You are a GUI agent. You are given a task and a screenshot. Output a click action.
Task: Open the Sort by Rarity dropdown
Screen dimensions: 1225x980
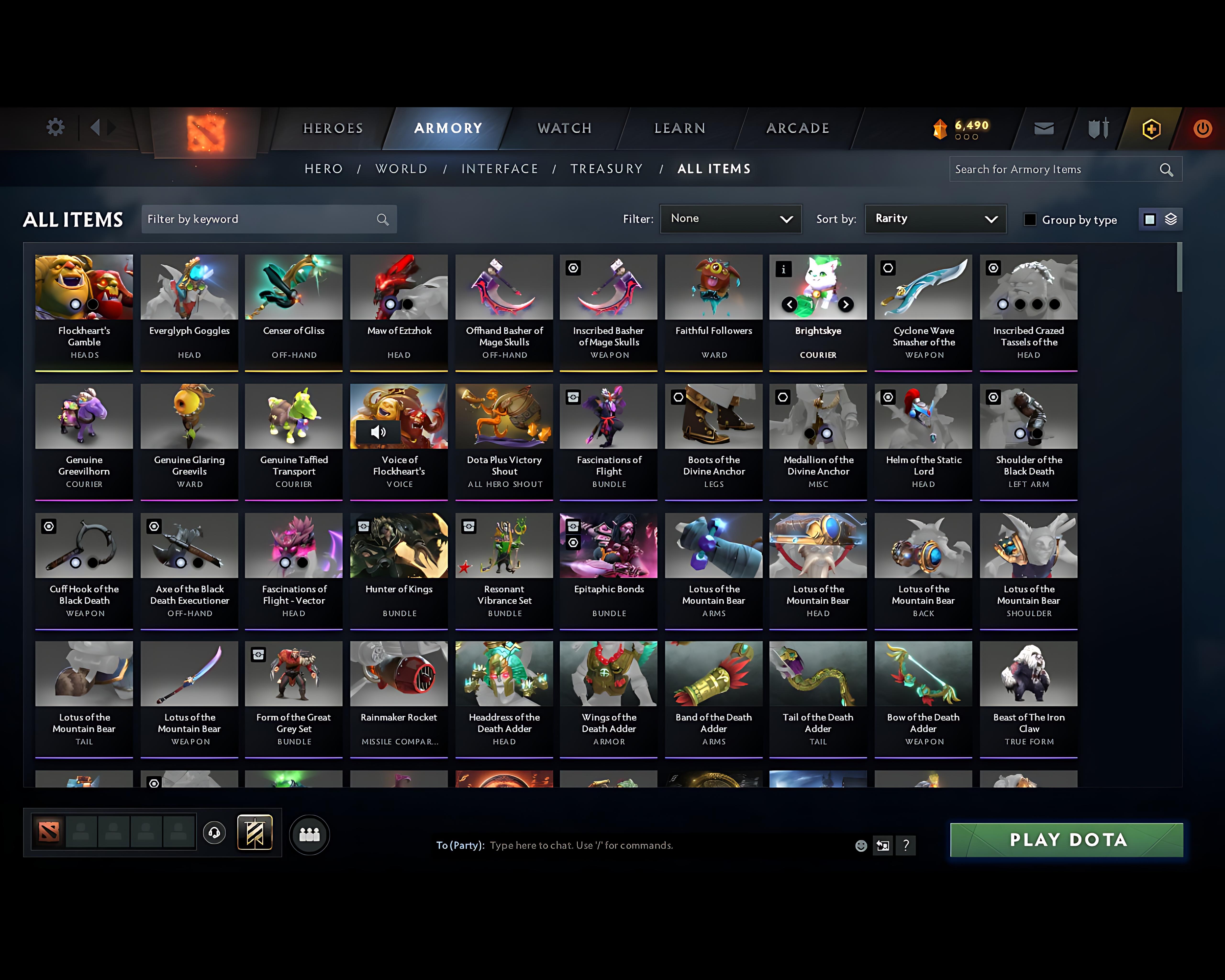point(935,219)
